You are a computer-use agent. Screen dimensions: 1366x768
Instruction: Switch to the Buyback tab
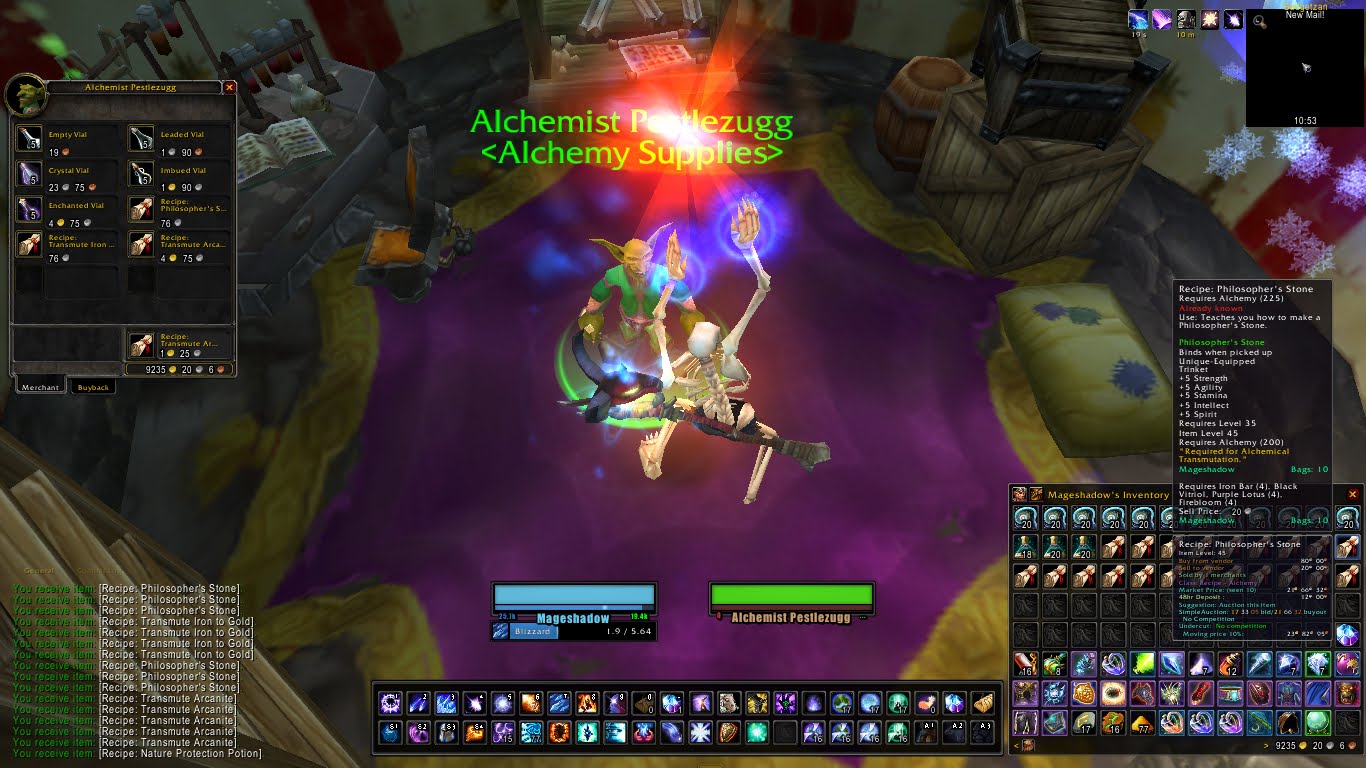point(93,386)
